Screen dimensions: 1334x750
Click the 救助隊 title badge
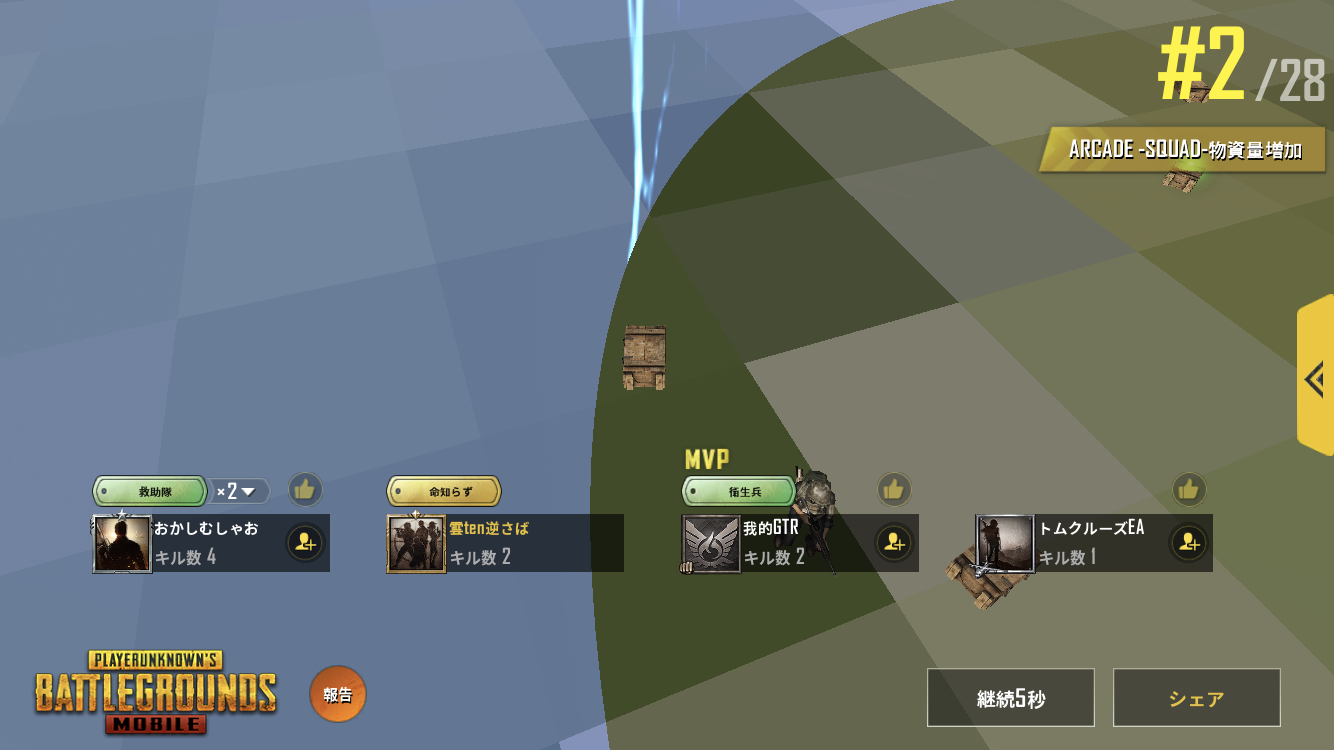pos(150,491)
